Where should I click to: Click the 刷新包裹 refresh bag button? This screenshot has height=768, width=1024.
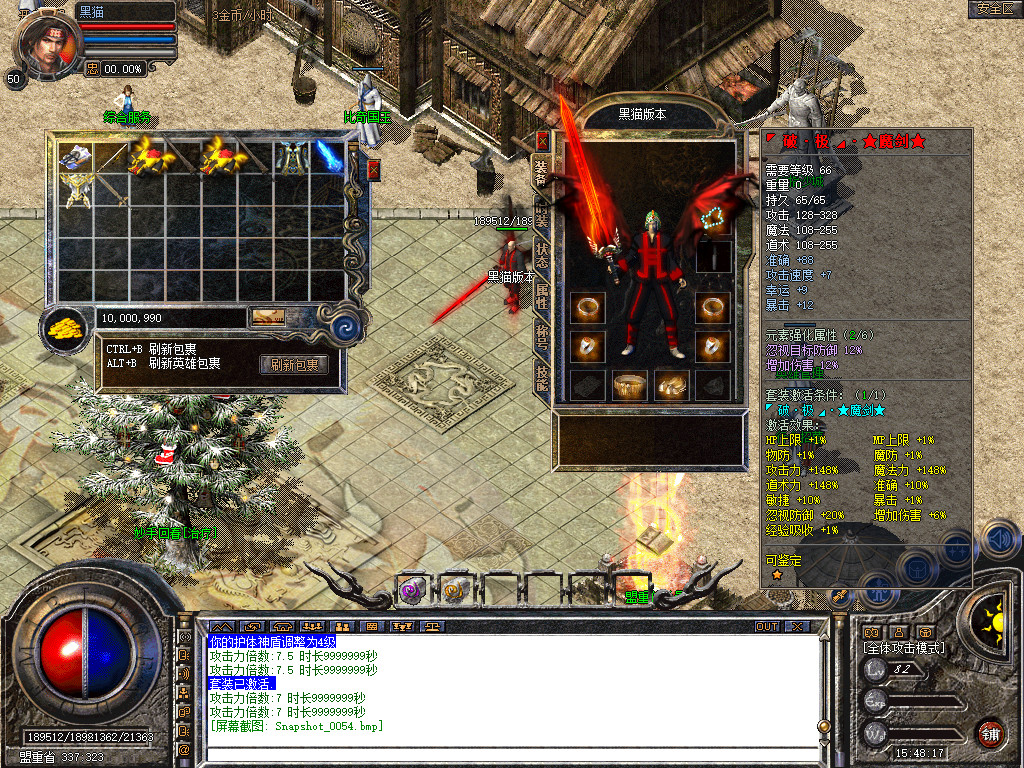[294, 365]
